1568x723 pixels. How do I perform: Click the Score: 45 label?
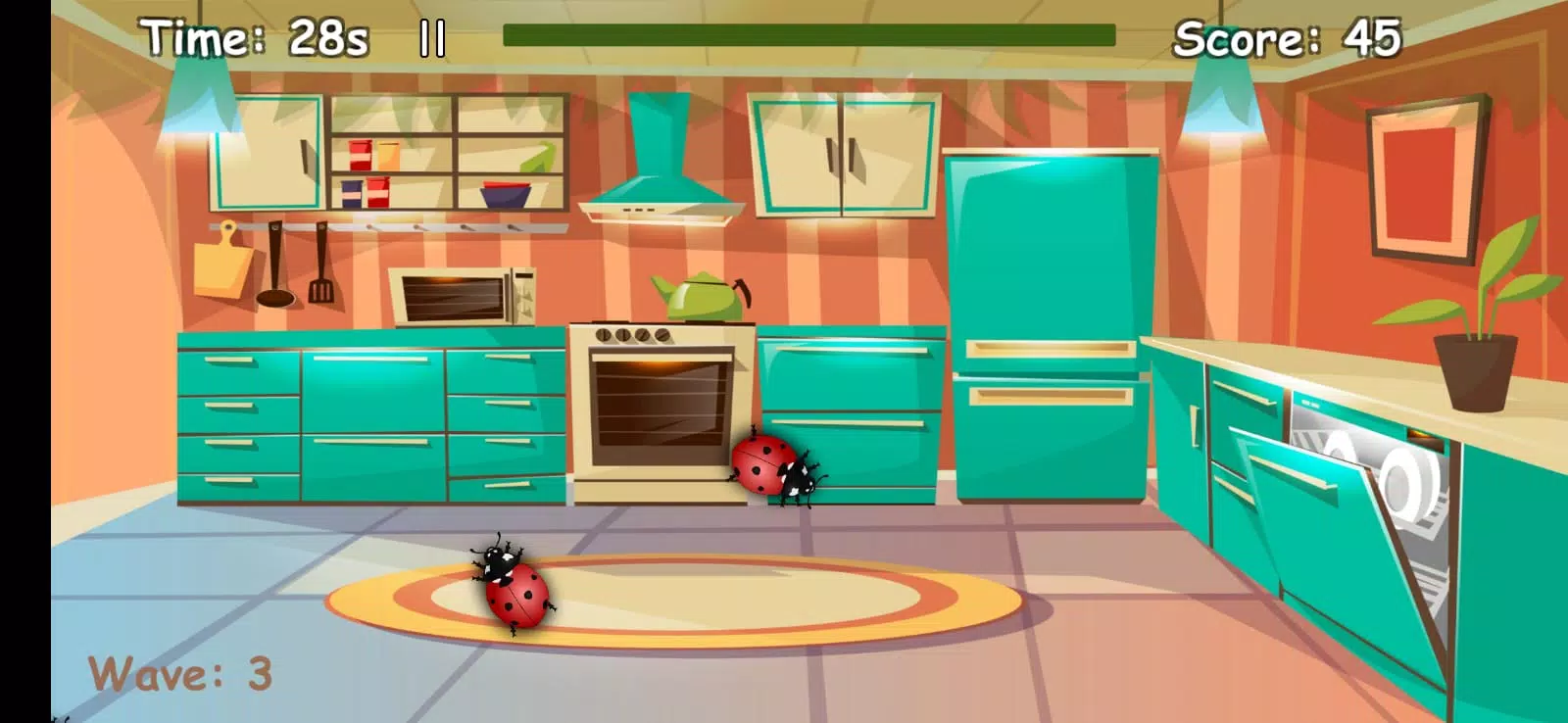point(1289,37)
